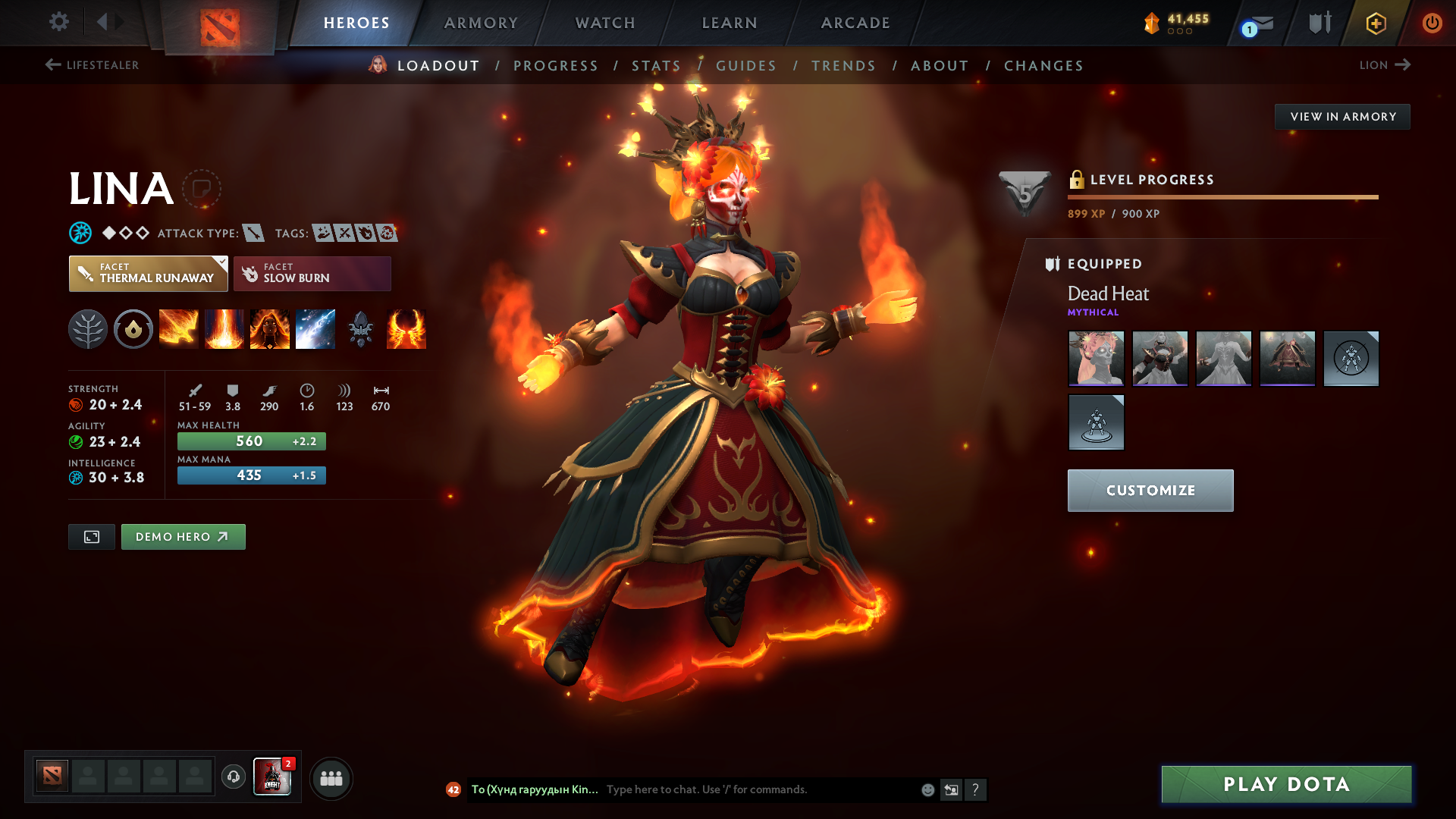Image resolution: width=1456 pixels, height=819 pixels.
Task: Click the power quit icon
Action: (x=1432, y=23)
